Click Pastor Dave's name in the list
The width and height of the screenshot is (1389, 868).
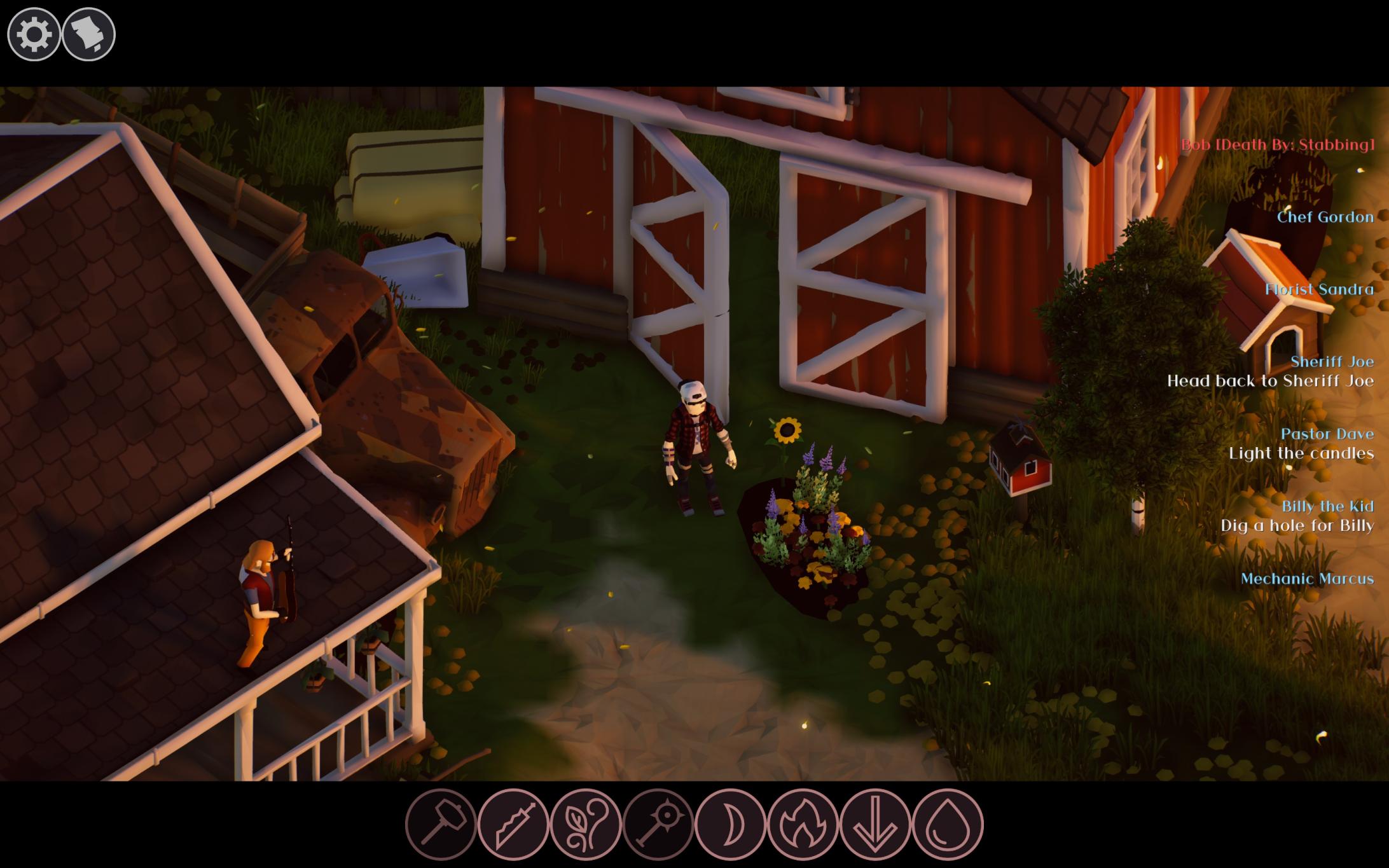(1329, 434)
